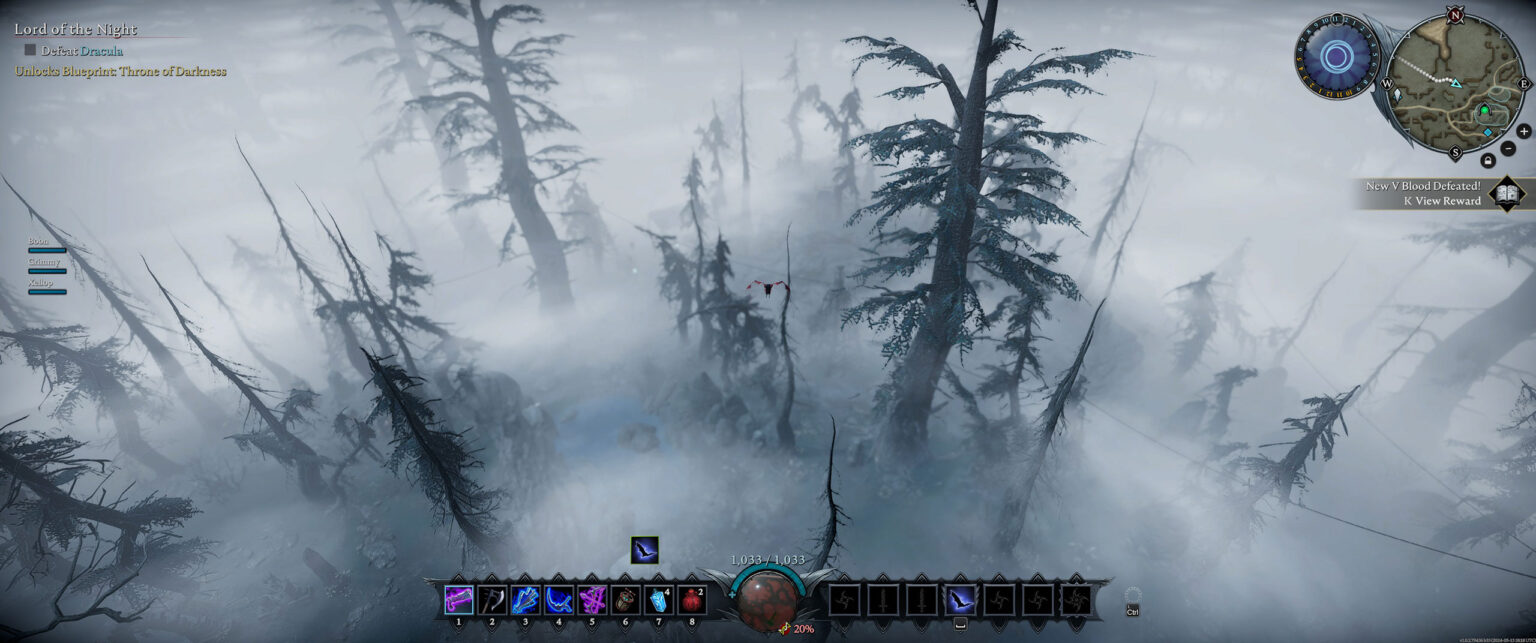Zoom in the minimap with the plus button

(1523, 131)
